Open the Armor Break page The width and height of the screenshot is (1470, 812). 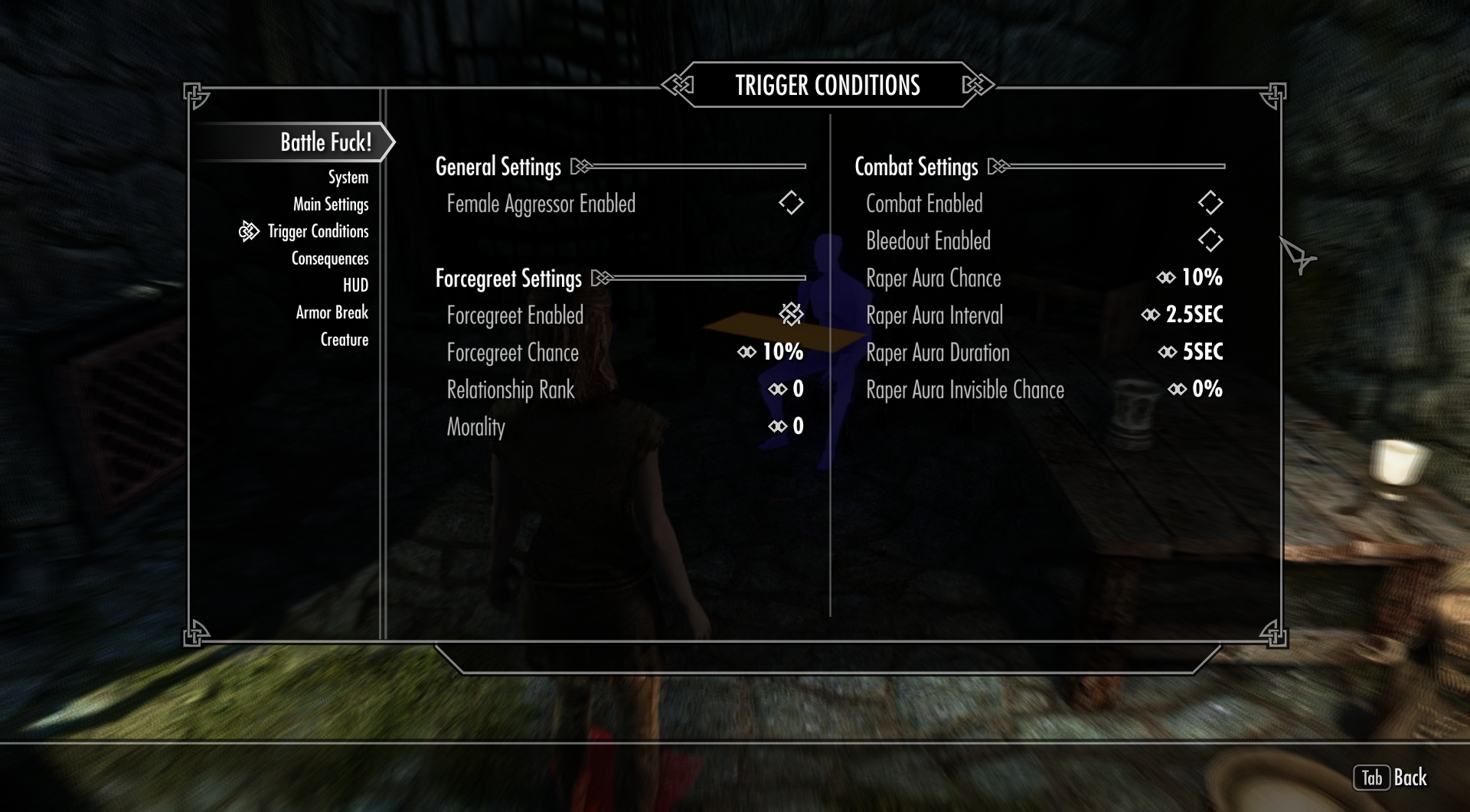pos(332,312)
